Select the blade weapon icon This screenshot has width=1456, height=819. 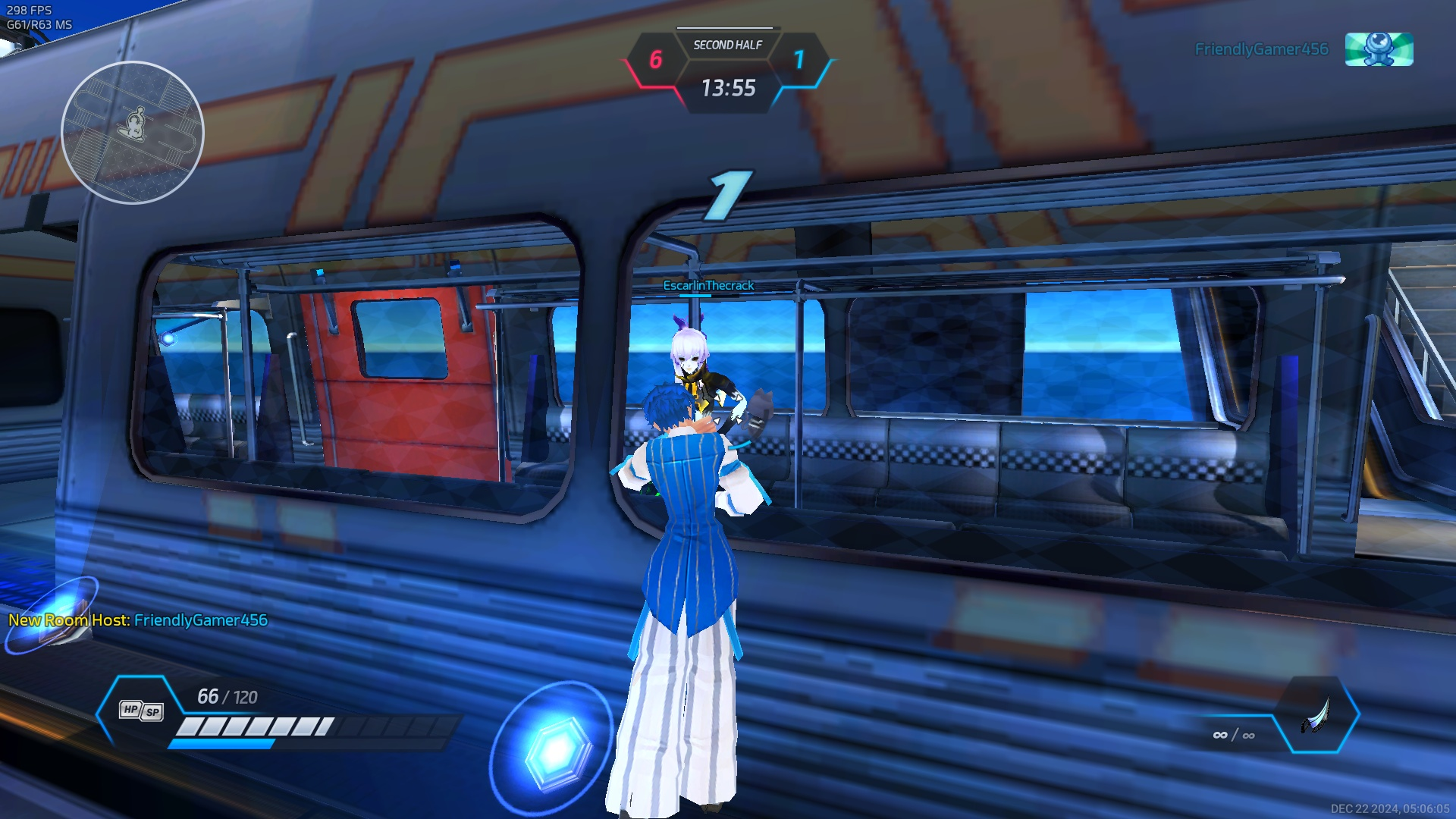(x=1317, y=715)
